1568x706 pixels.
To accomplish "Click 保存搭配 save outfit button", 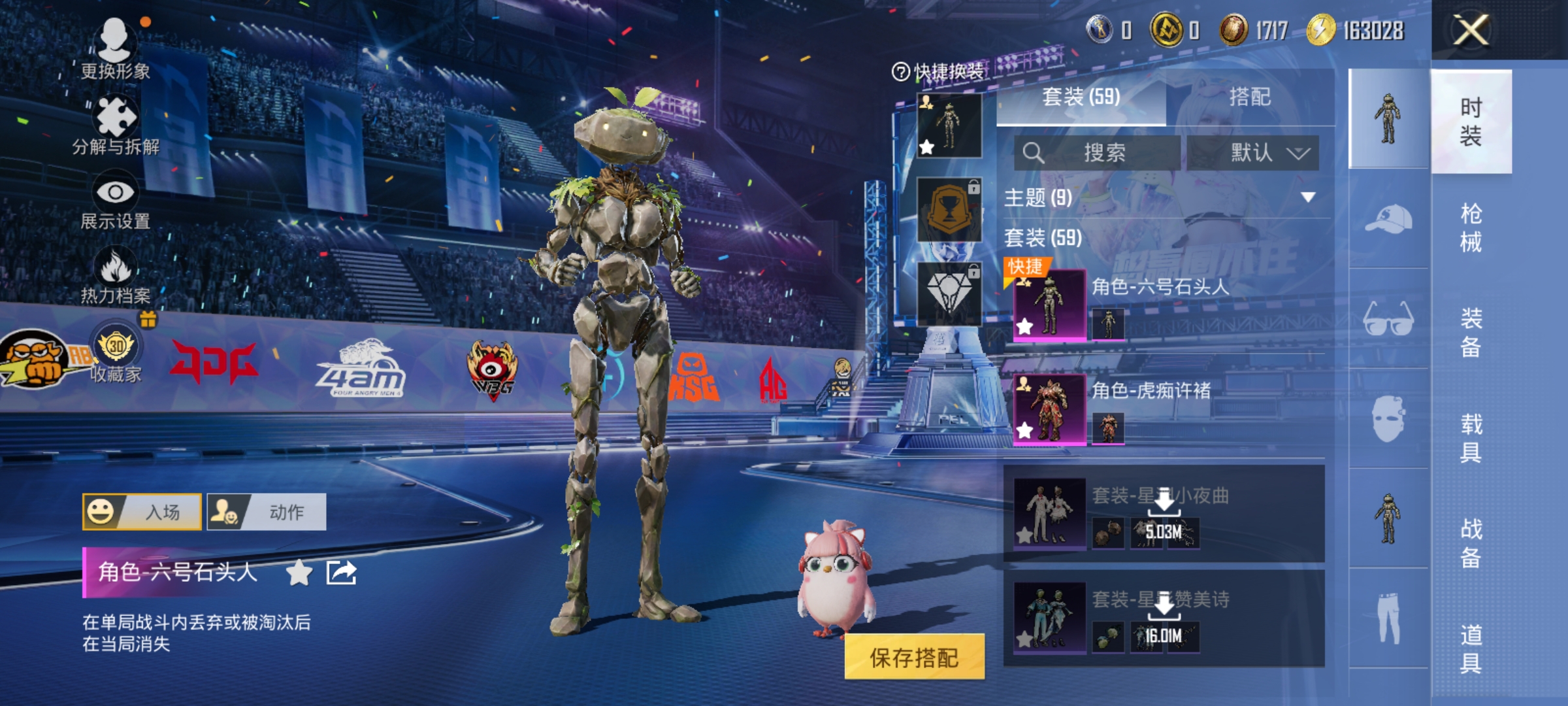I will pos(914,657).
